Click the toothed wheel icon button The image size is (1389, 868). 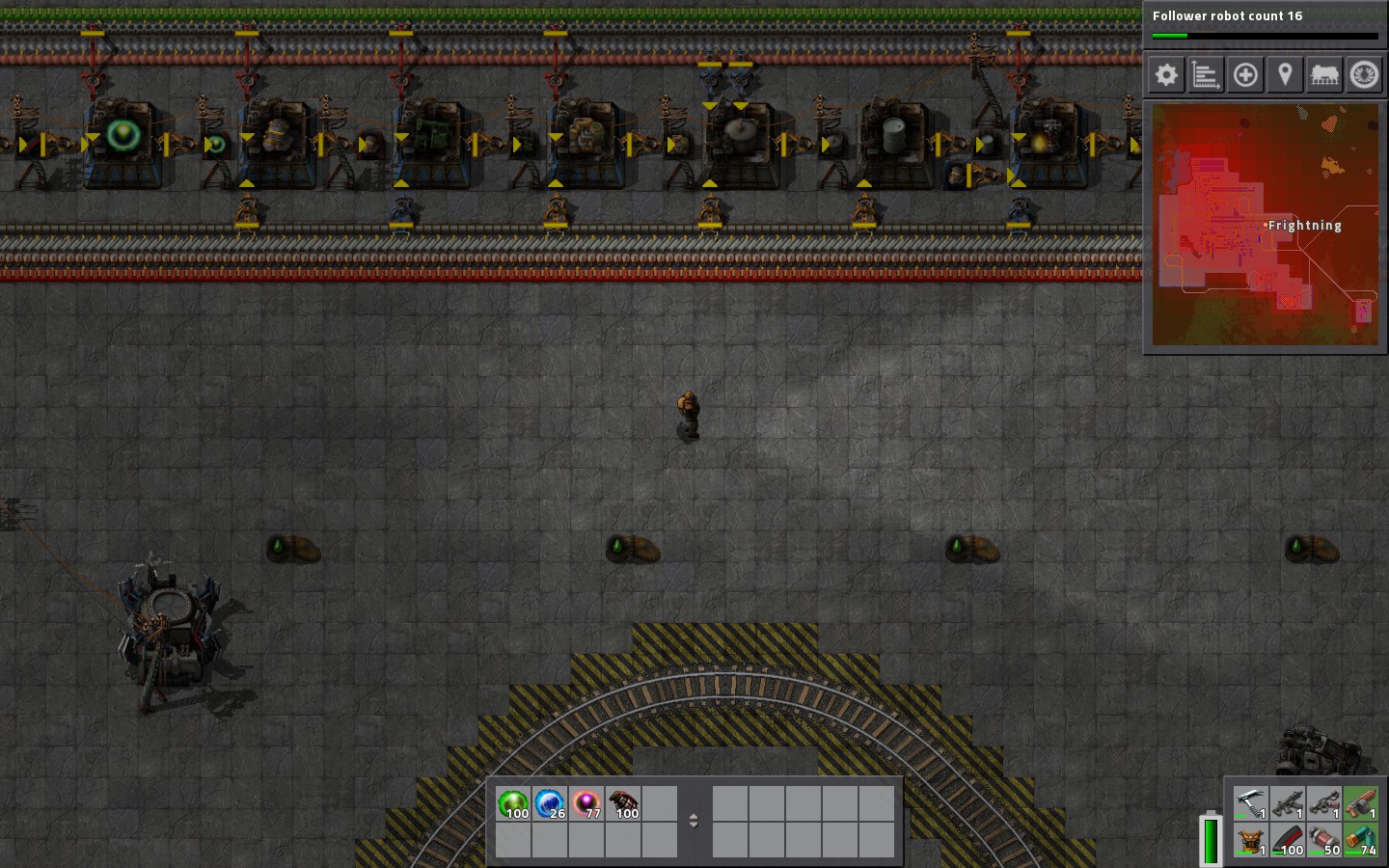tap(1364, 75)
